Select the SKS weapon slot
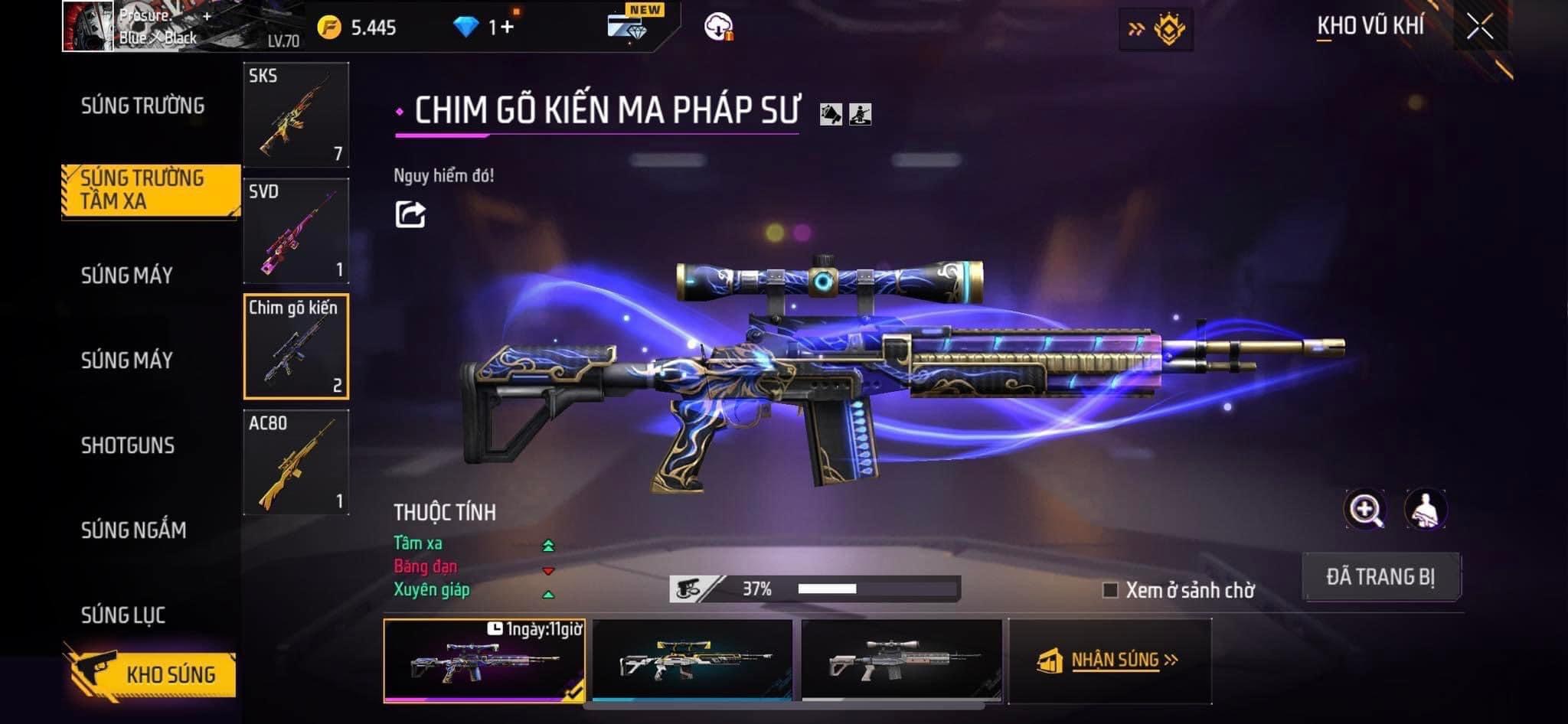The width and height of the screenshot is (1568, 724). (296, 115)
